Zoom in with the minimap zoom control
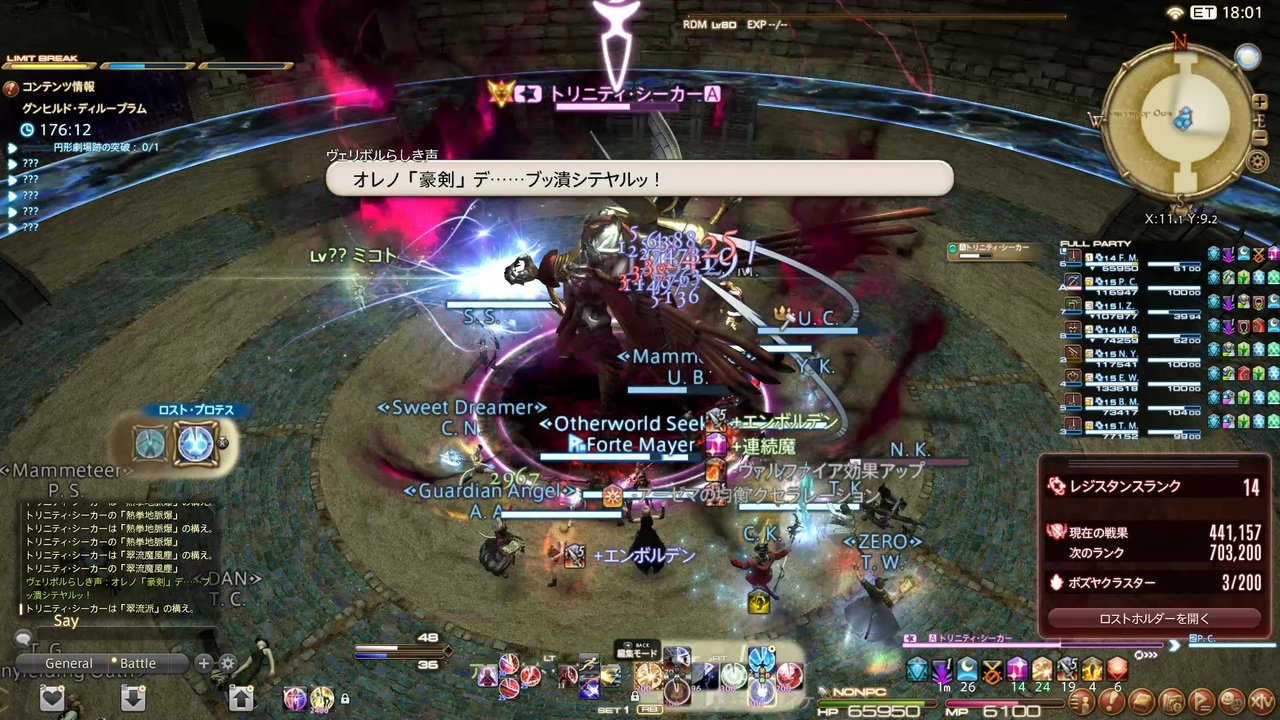The image size is (1280, 720). coord(1260,101)
